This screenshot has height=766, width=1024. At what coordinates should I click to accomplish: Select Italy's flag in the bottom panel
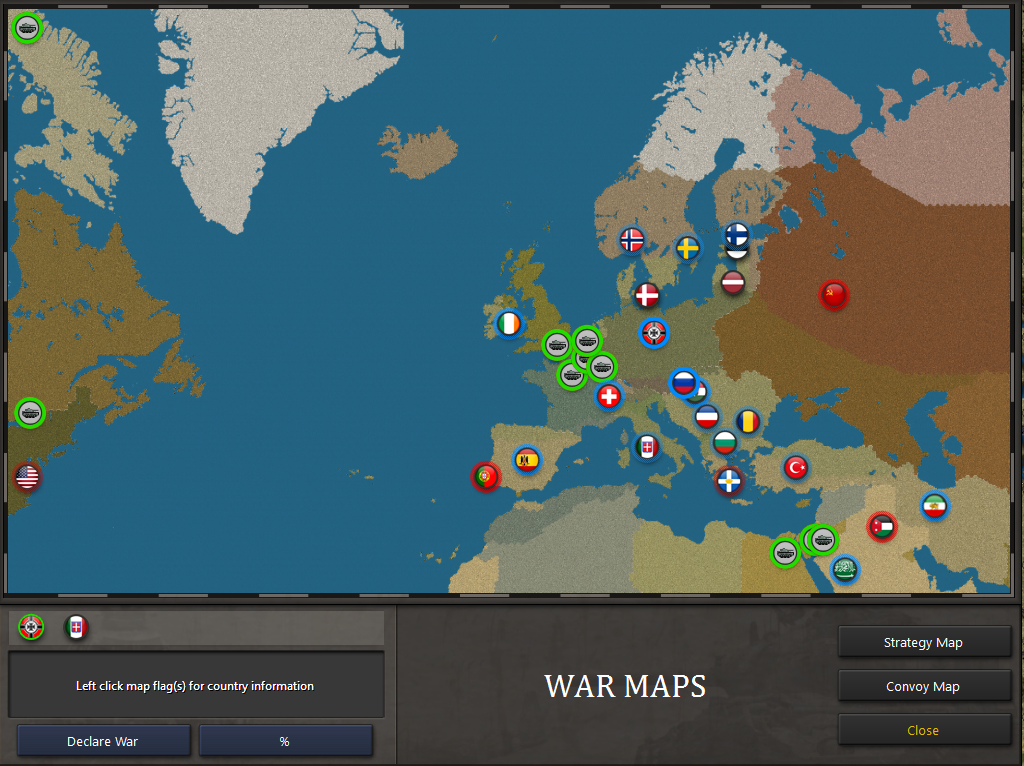pyautogui.click(x=77, y=627)
